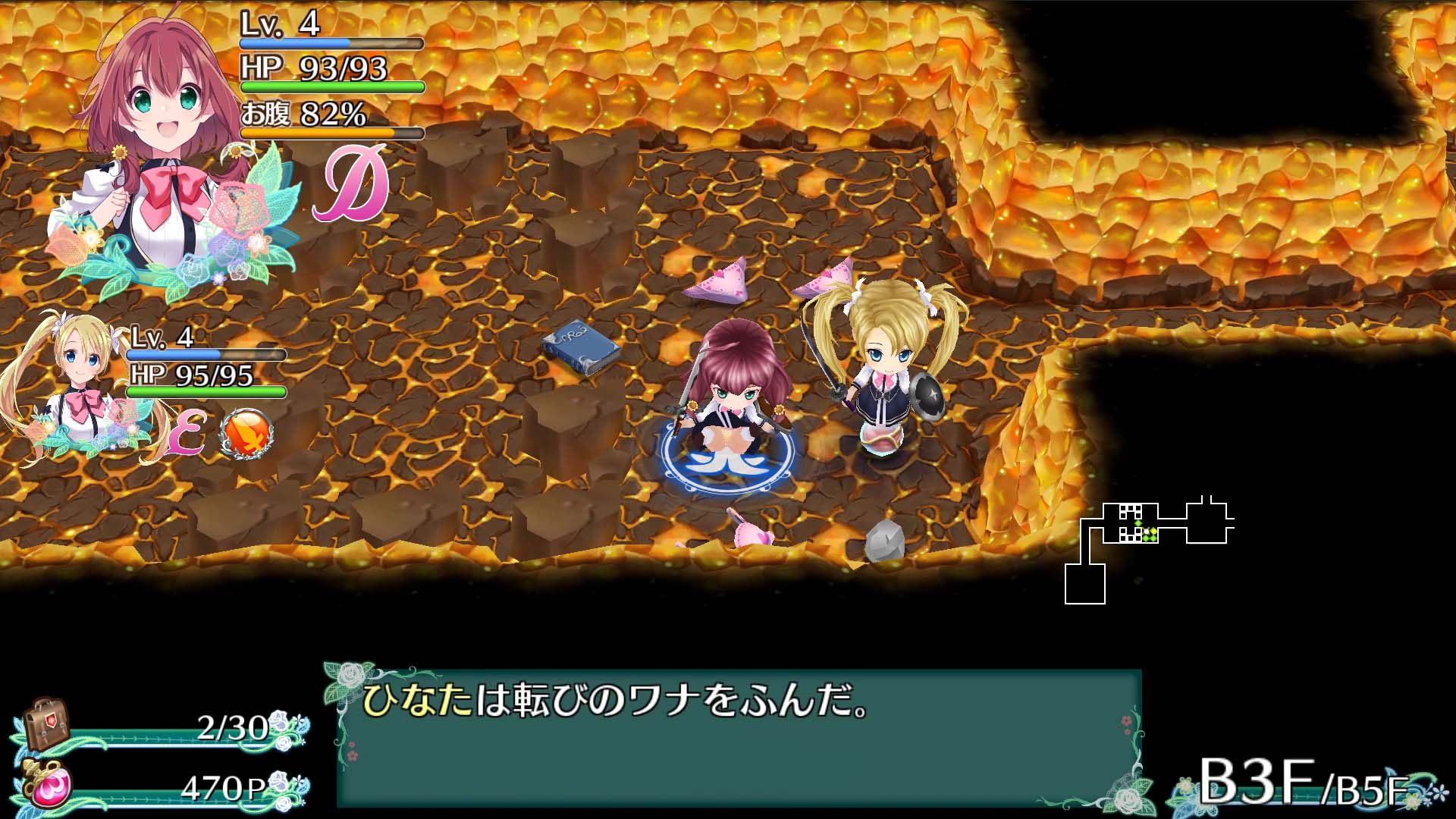Advance the trap message dialogue box
Screen dimensions: 1456x819
(739, 737)
